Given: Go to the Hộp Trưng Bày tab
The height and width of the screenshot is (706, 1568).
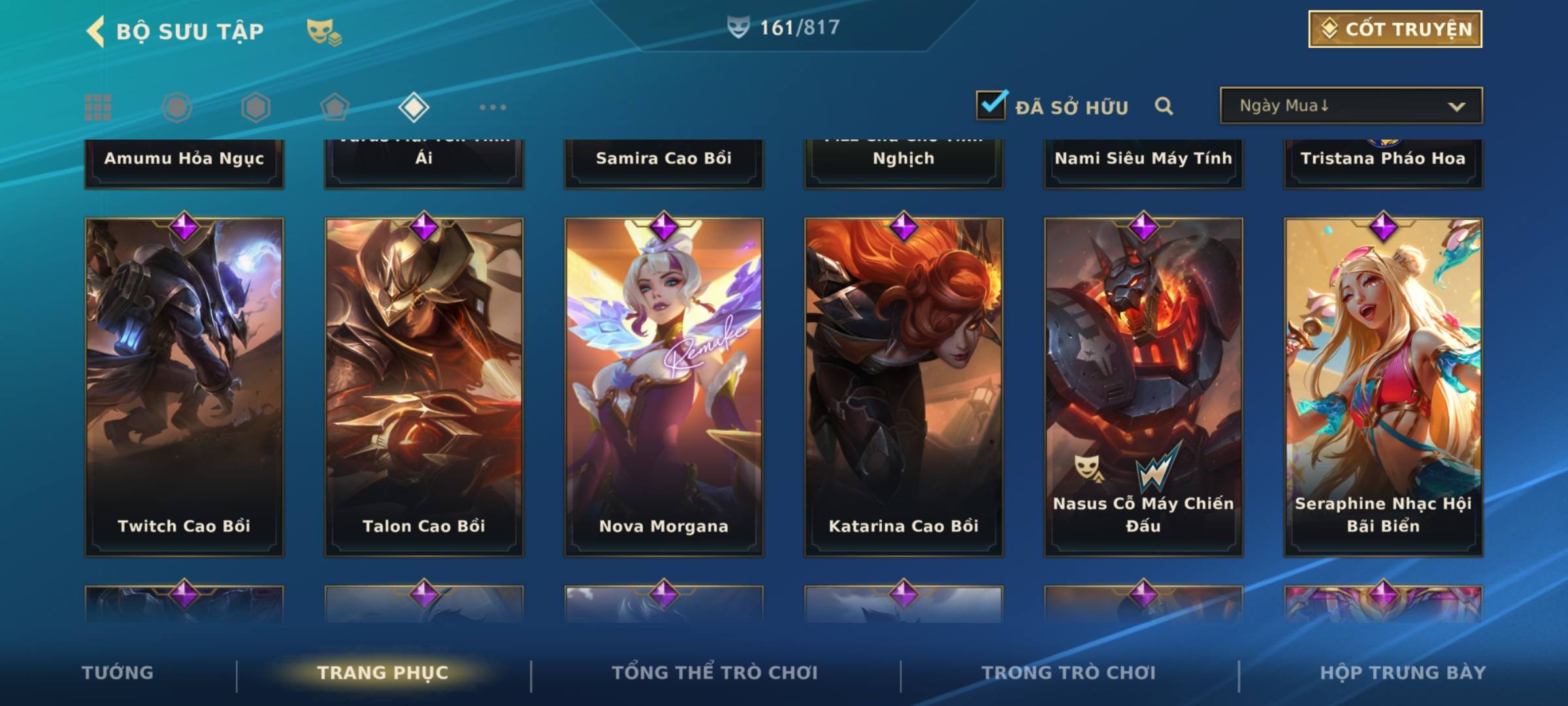Looking at the screenshot, I should (x=1403, y=673).
